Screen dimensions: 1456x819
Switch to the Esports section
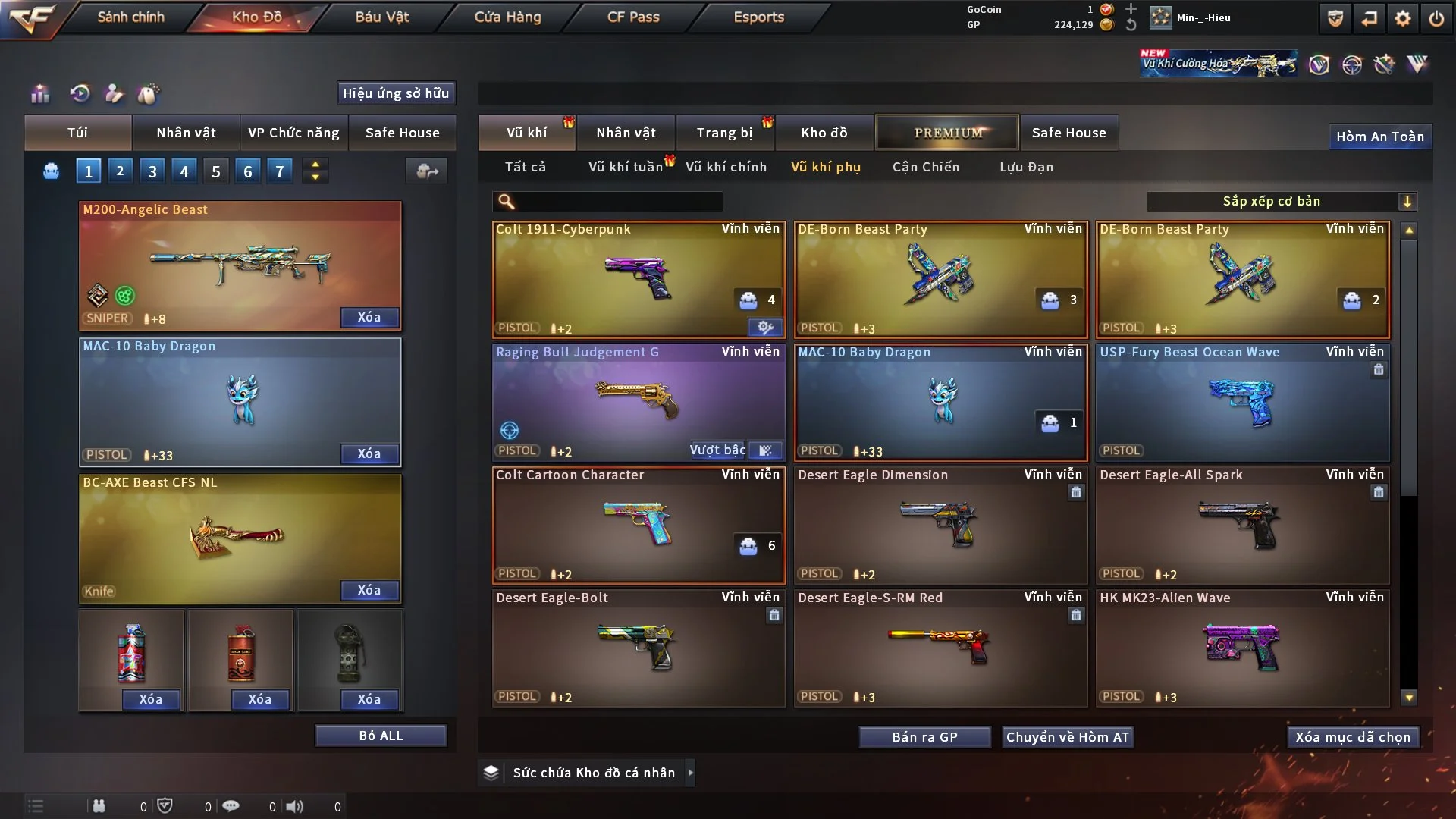[x=758, y=17]
